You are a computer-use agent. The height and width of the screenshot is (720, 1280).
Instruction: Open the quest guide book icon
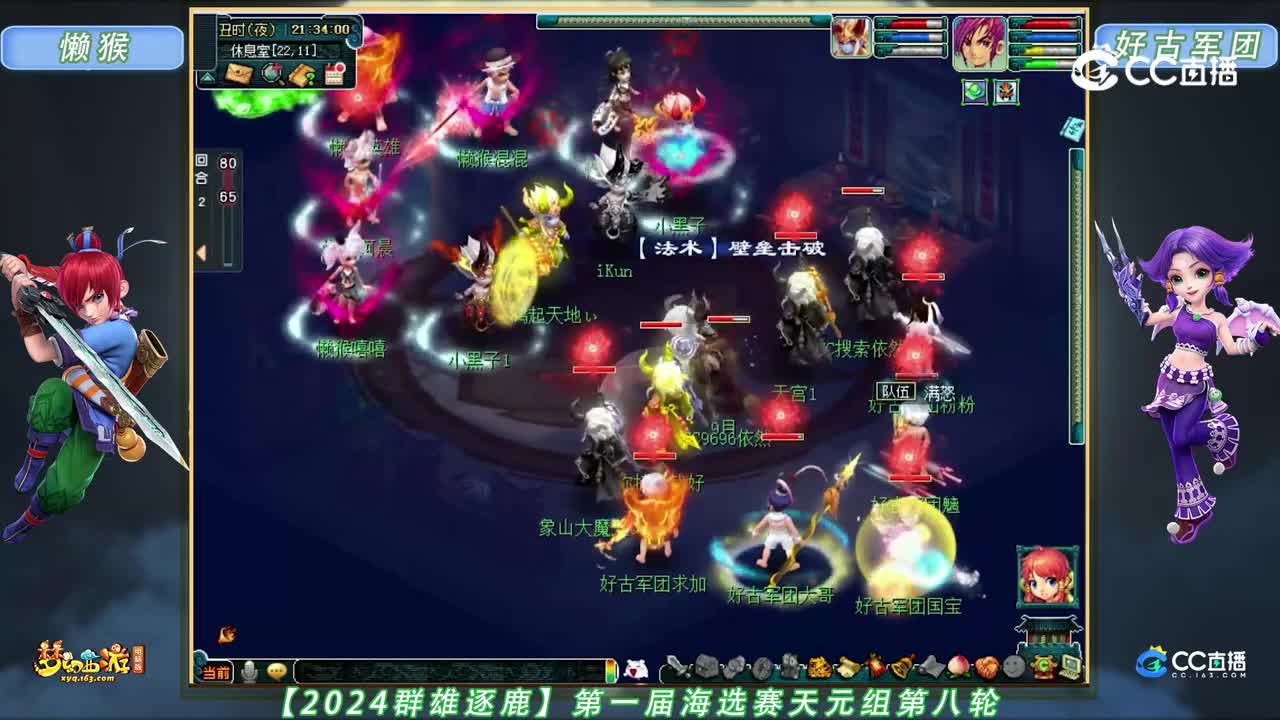tap(300, 76)
